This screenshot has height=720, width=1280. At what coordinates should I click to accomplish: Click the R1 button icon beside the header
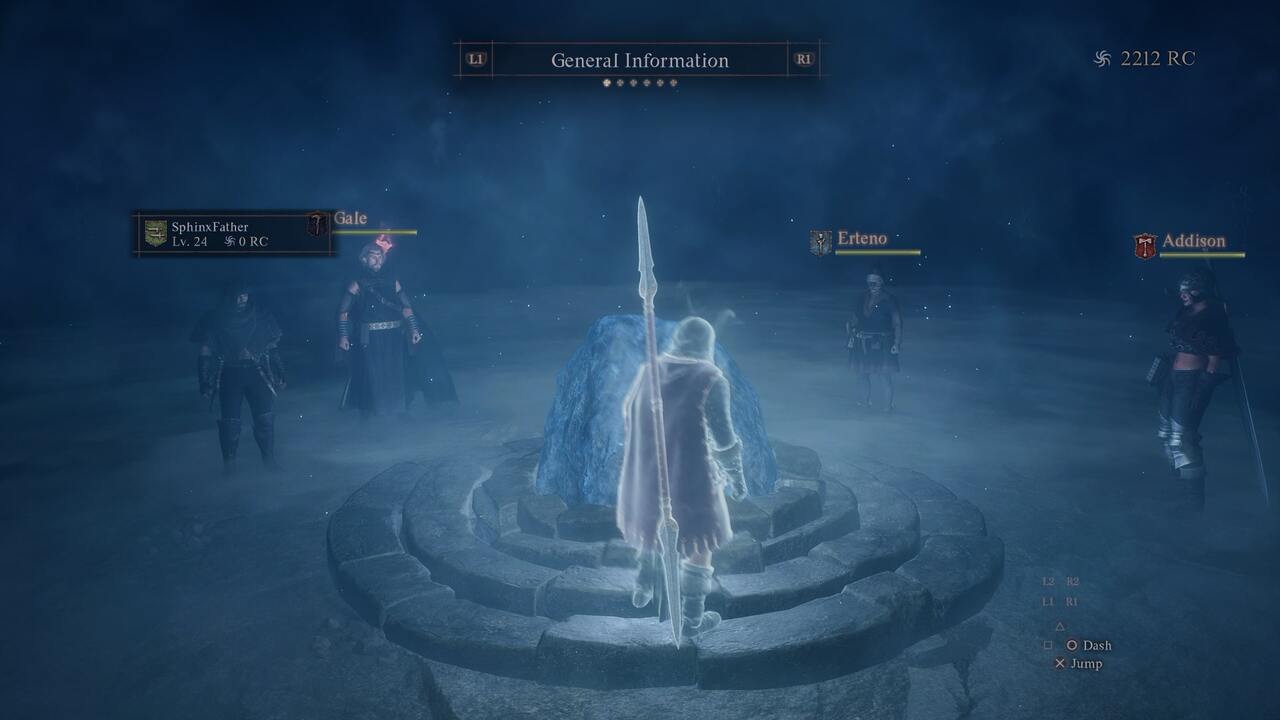806,60
